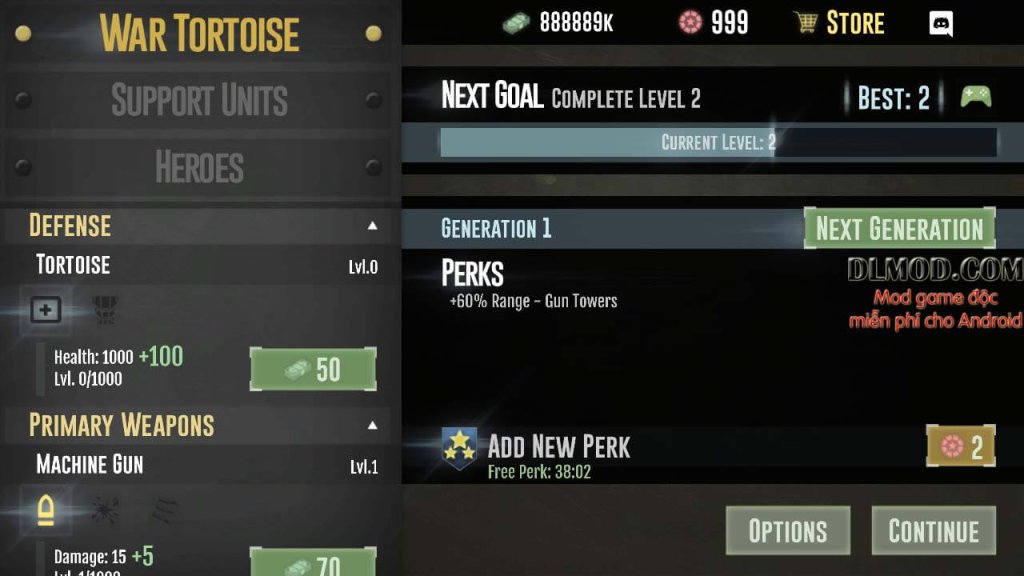
Task: Click the green gamepad icon
Action: 975,97
